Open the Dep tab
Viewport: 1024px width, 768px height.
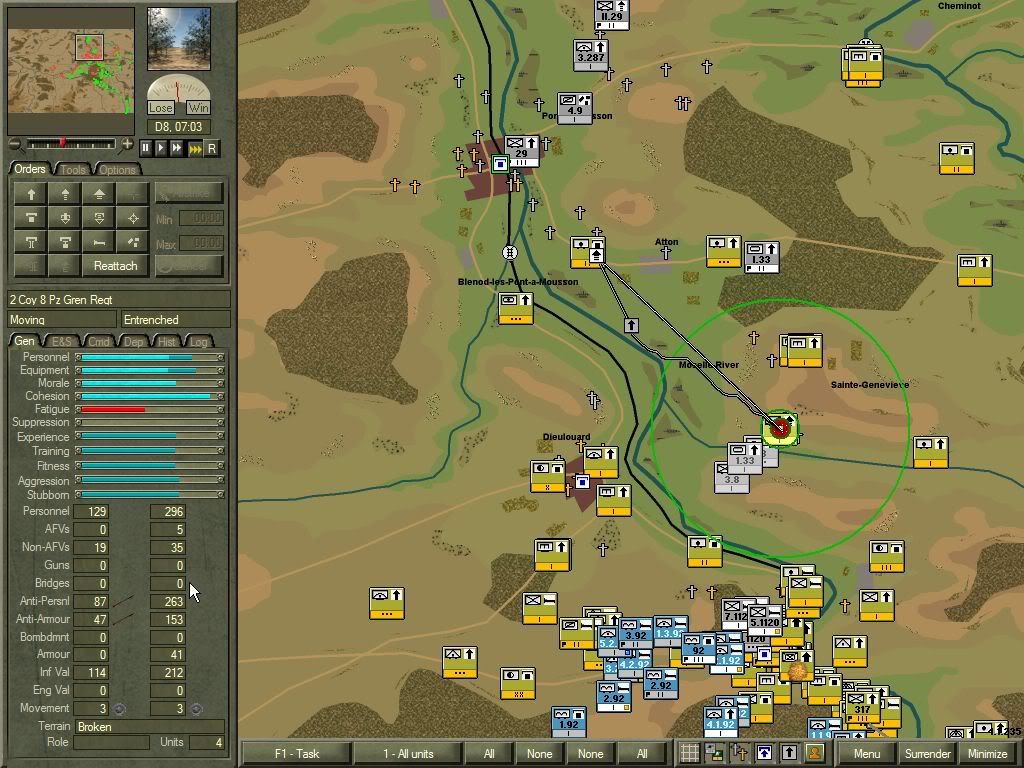134,342
